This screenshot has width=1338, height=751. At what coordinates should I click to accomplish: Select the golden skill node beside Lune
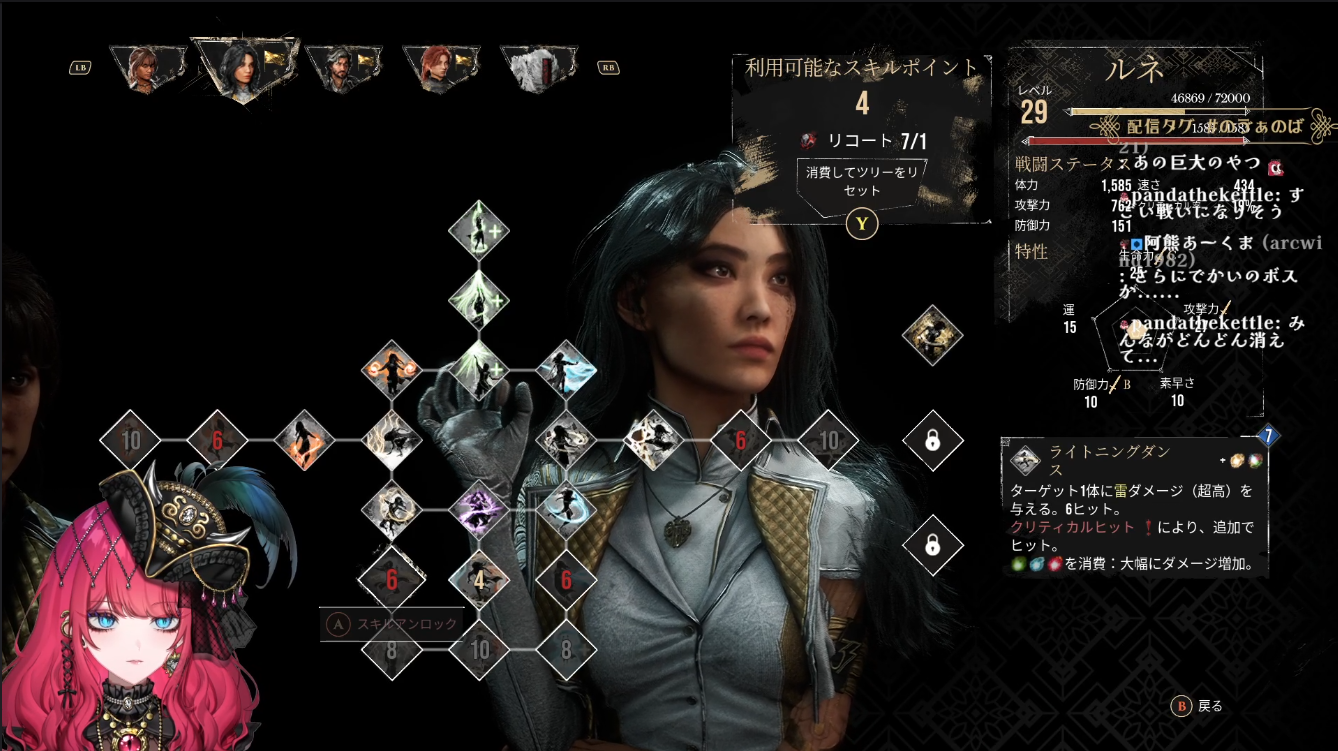[932, 335]
